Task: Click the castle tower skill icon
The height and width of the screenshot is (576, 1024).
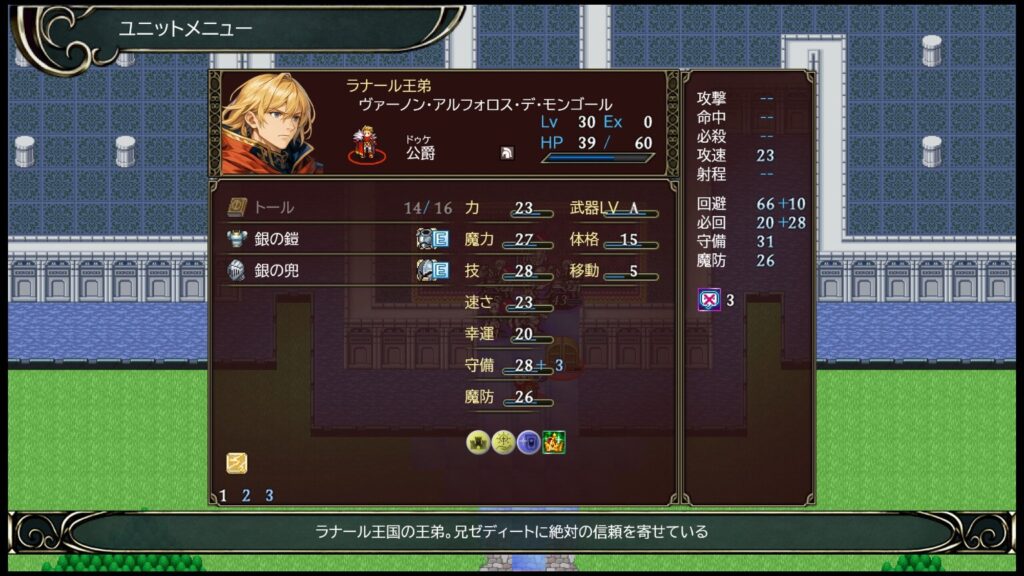Action: [x=478, y=442]
